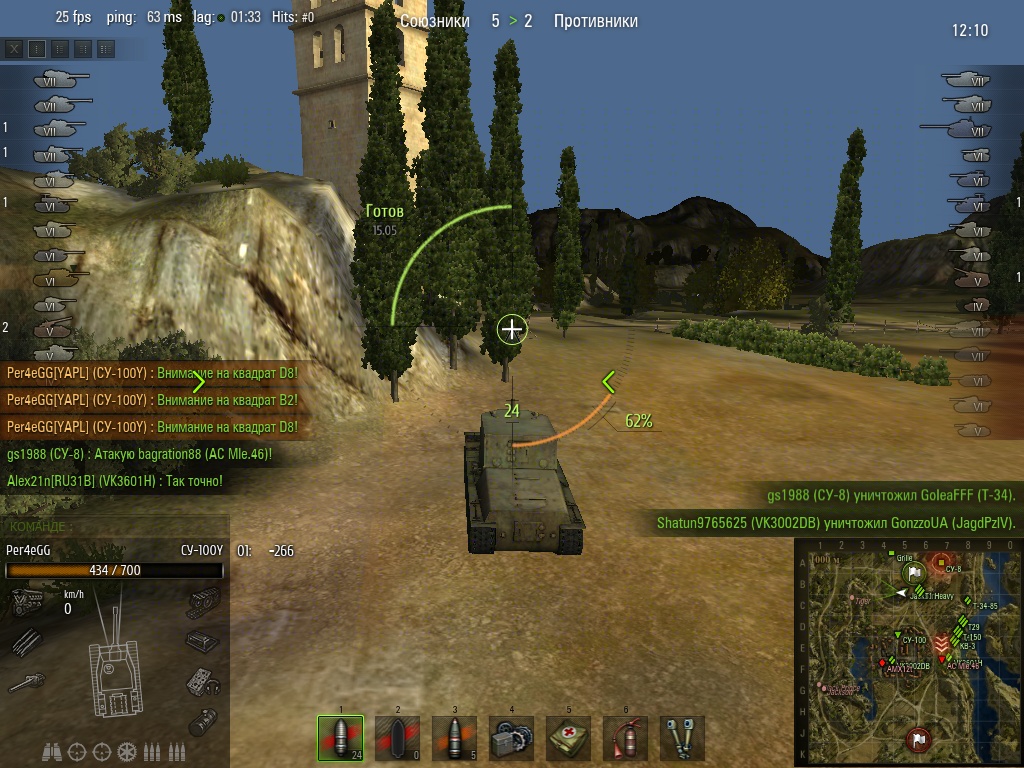
Task: Select the armor-piercing shell with 24 rounds
Action: coord(340,738)
